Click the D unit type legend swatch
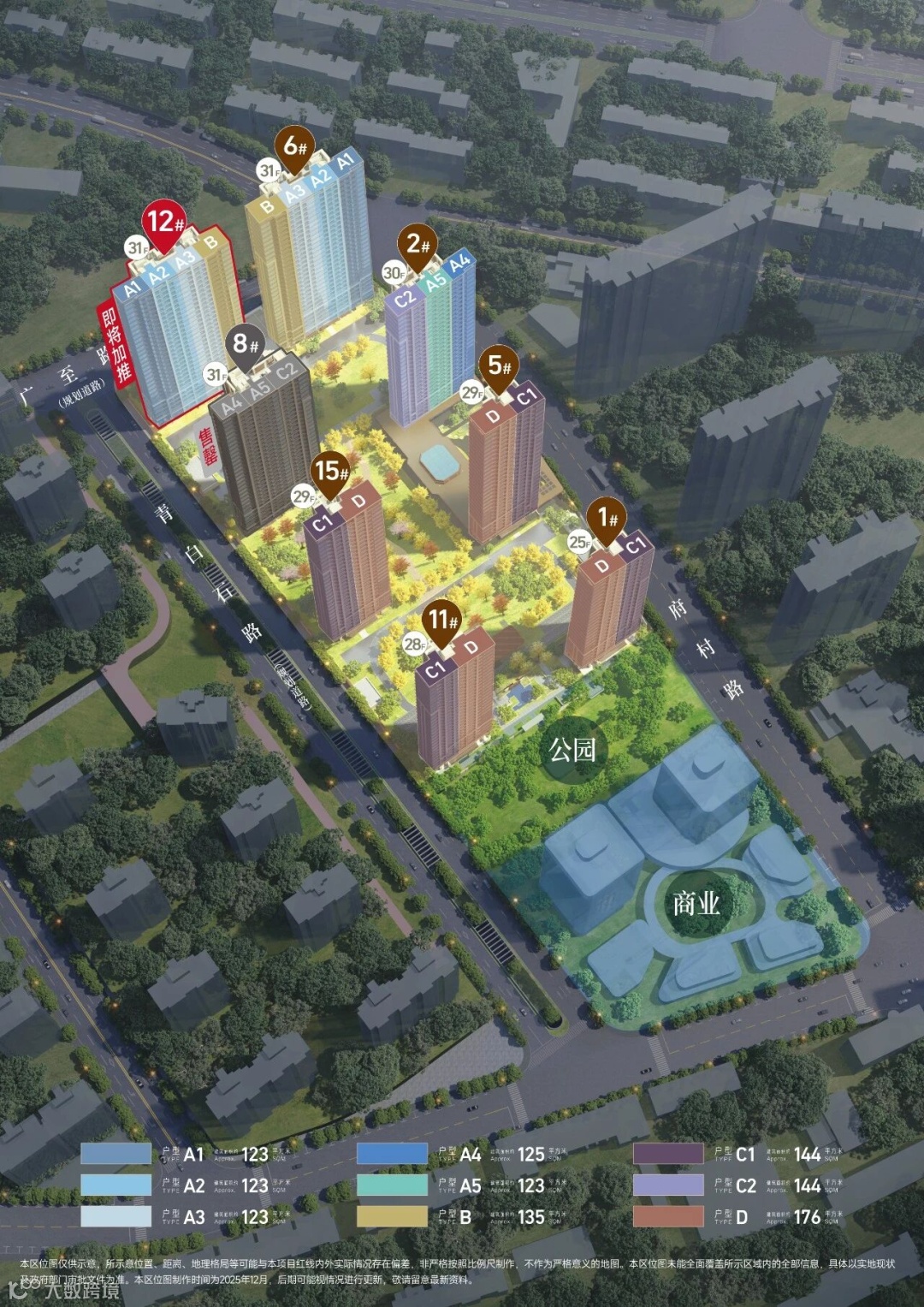Image resolution: width=924 pixels, height=1307 pixels. coord(668,1216)
